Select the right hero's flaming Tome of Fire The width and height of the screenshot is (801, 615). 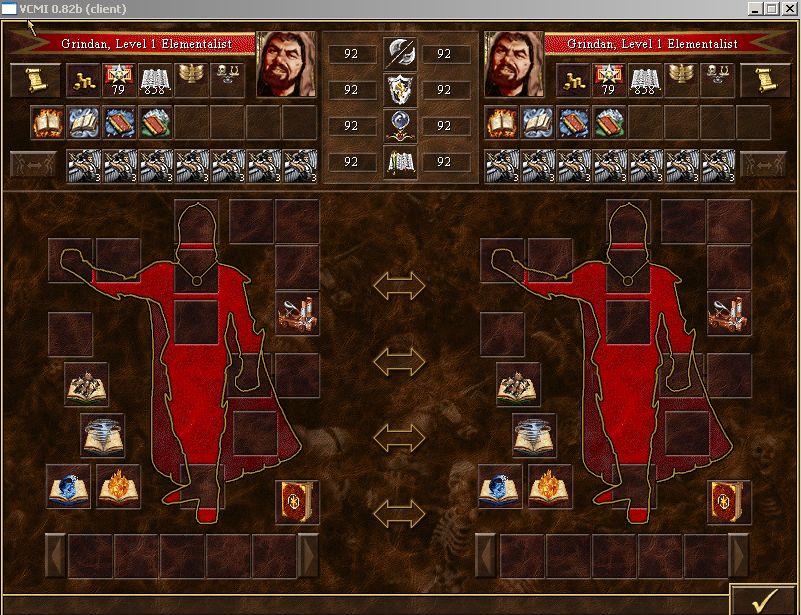(x=550, y=487)
